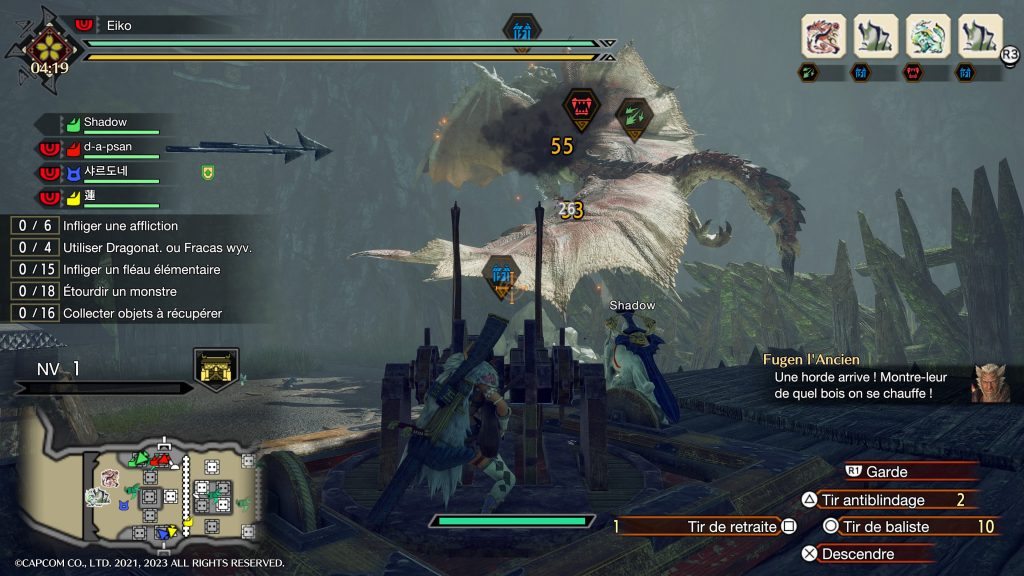Select the teal-green monster portrait in the horde queue

(927, 36)
